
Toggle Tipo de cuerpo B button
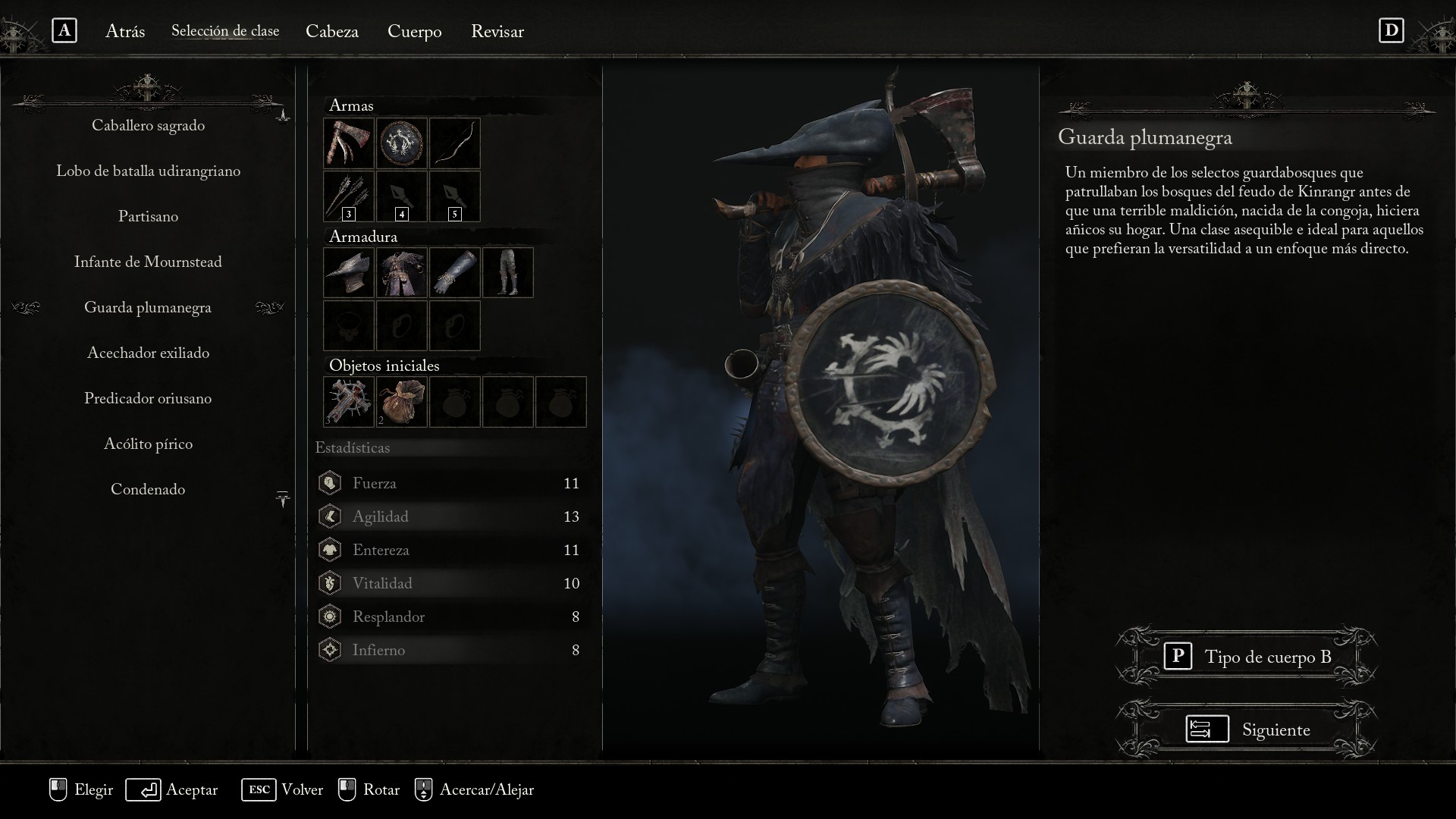1247,657
